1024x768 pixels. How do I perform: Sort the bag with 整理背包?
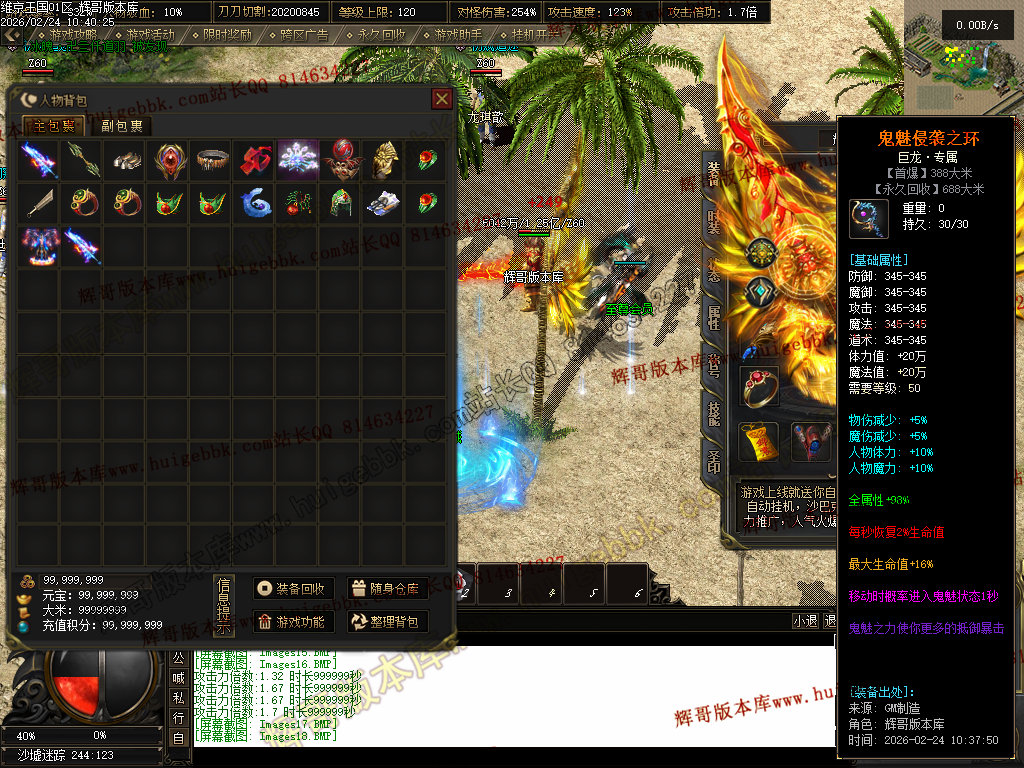(387, 622)
